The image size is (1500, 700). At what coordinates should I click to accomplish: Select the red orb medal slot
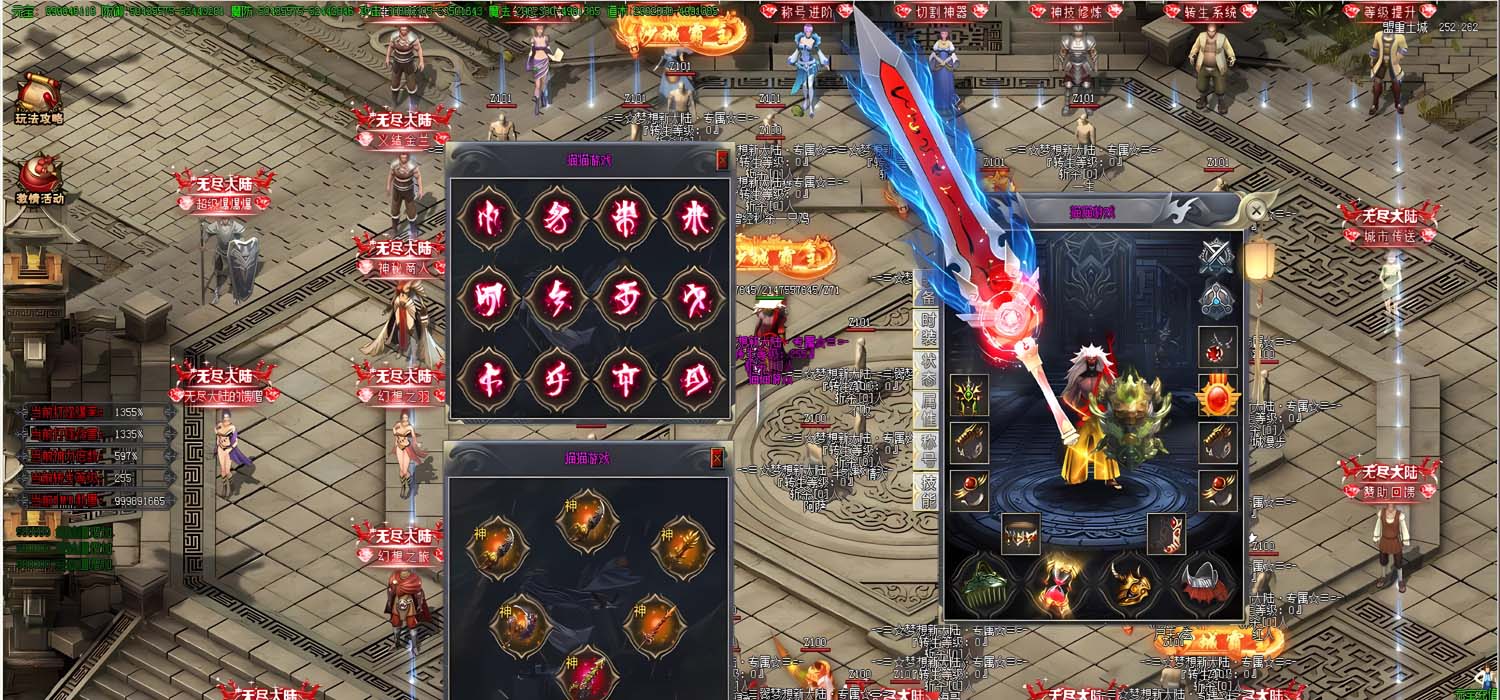tap(1217, 395)
